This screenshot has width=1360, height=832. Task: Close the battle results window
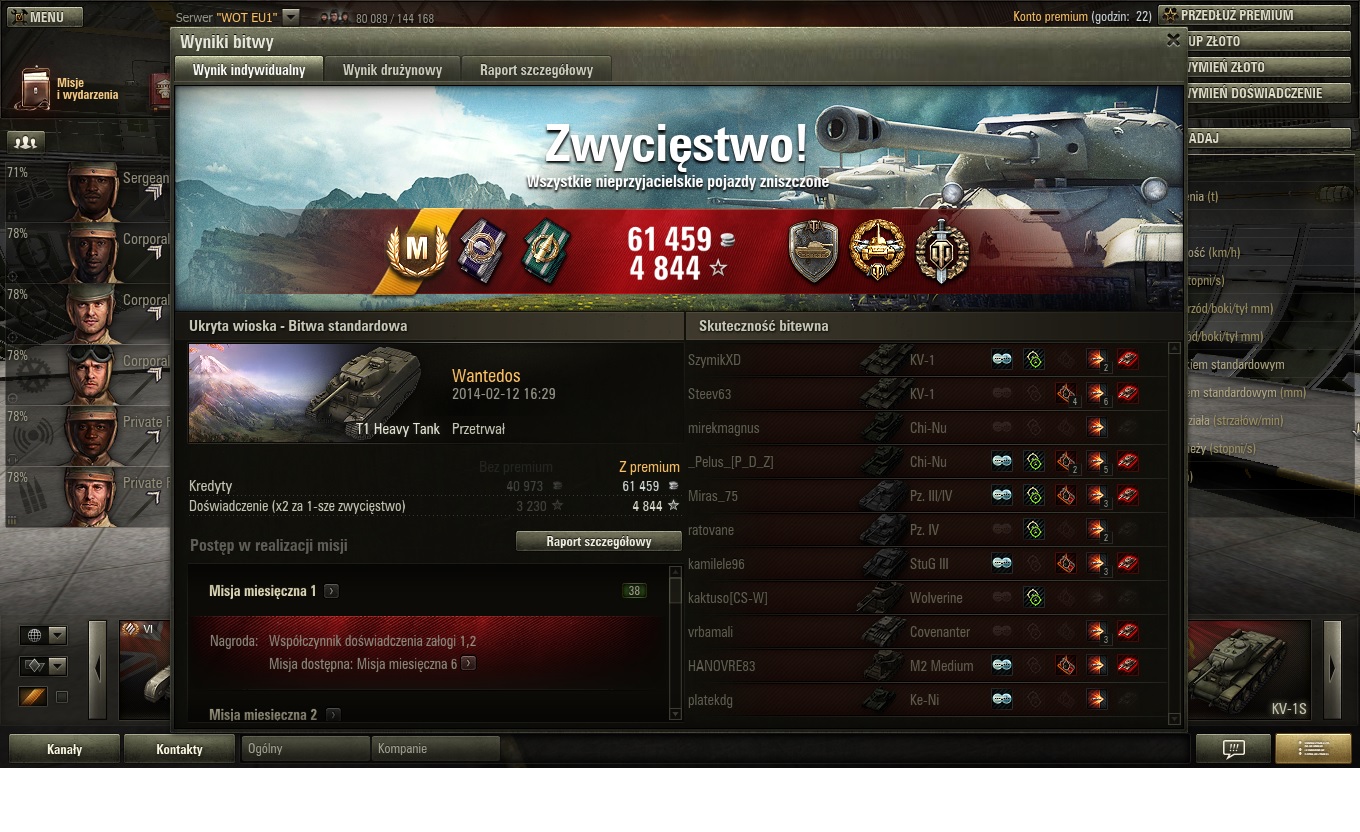1173,40
